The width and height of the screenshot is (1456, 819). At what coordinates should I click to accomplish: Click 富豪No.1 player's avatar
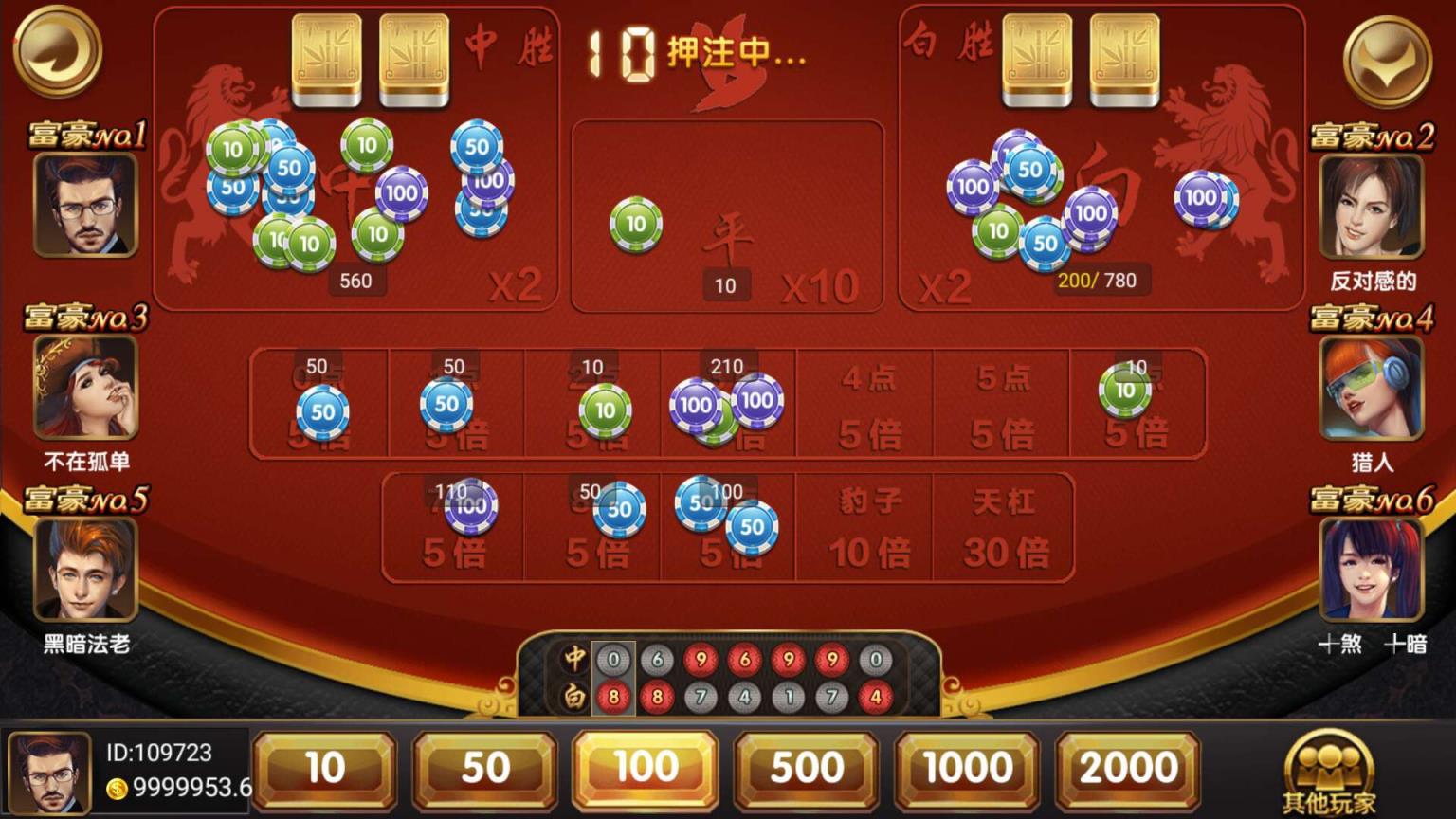[85, 207]
